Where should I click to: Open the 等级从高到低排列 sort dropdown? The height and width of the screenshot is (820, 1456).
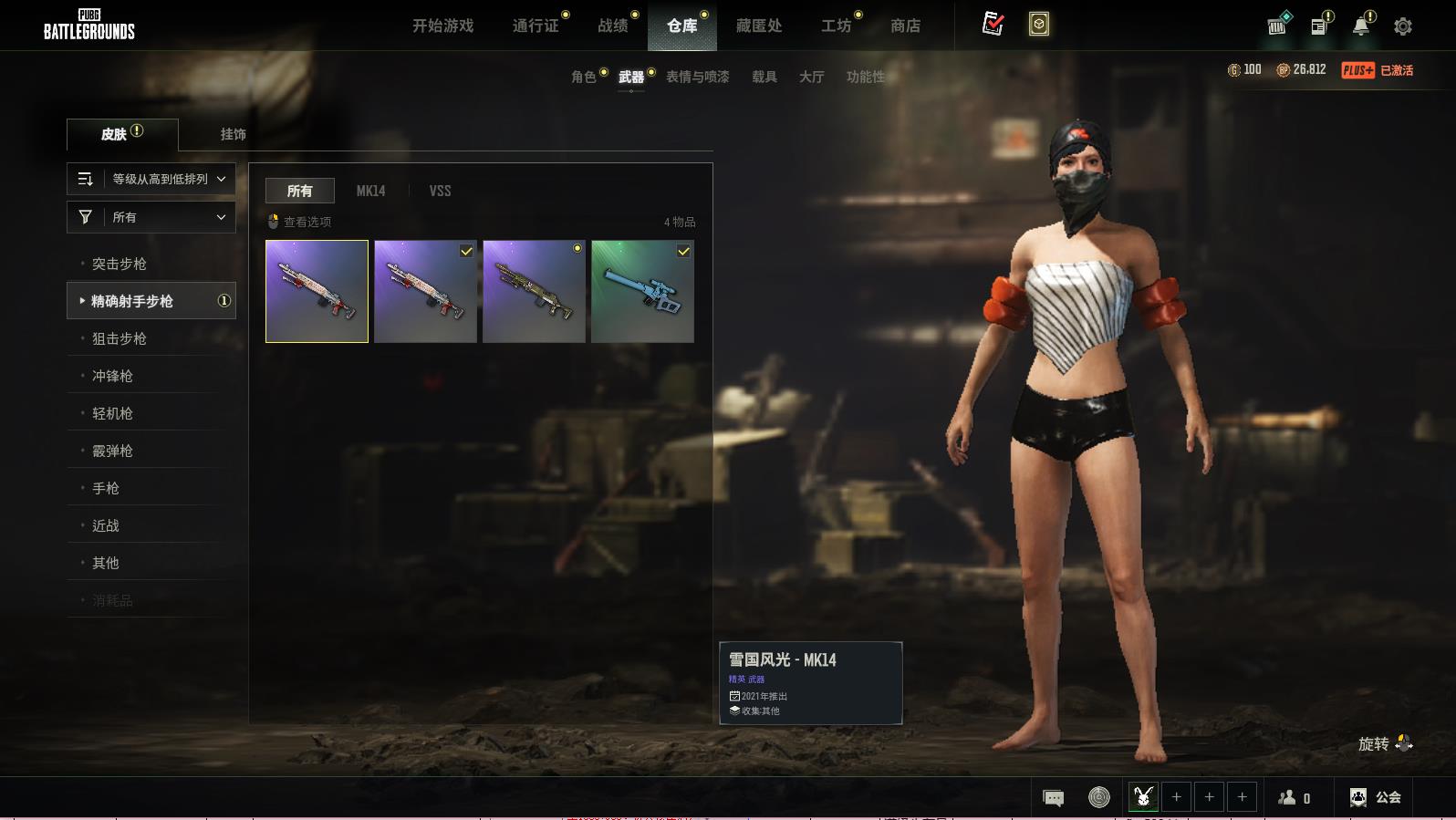tap(151, 179)
